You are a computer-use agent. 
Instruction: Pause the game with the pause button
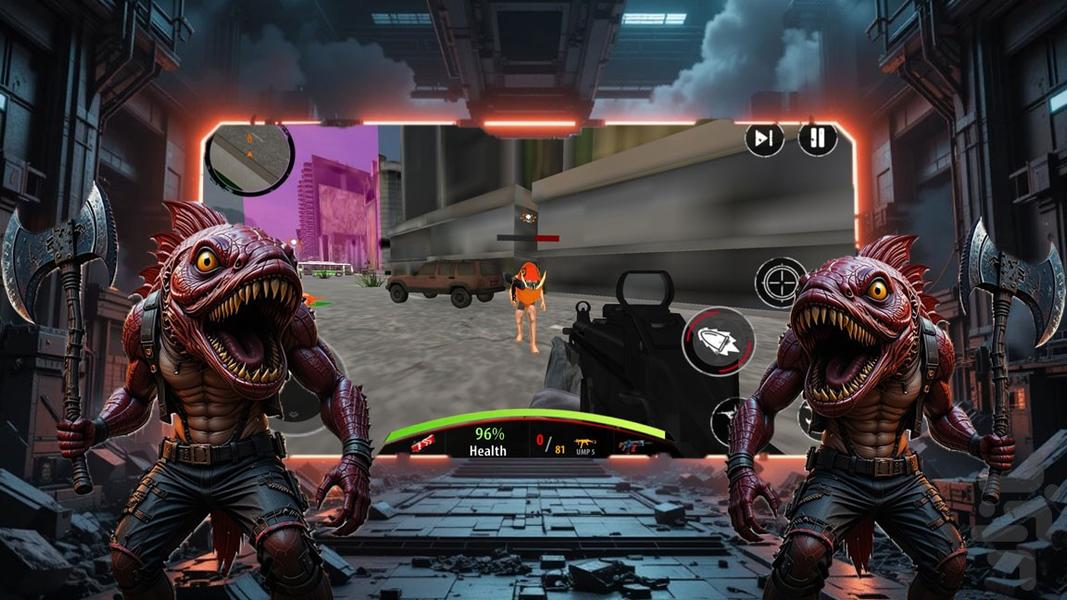817,139
